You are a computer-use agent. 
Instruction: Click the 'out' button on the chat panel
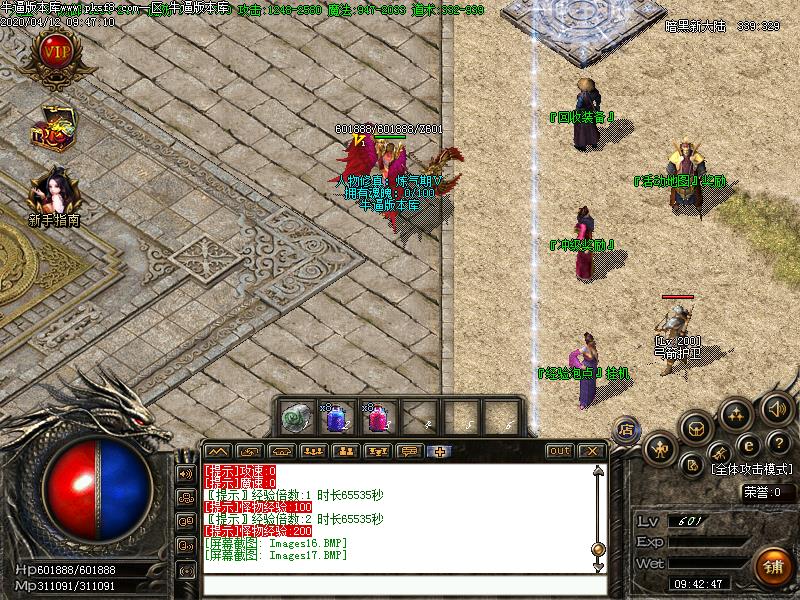[559, 451]
